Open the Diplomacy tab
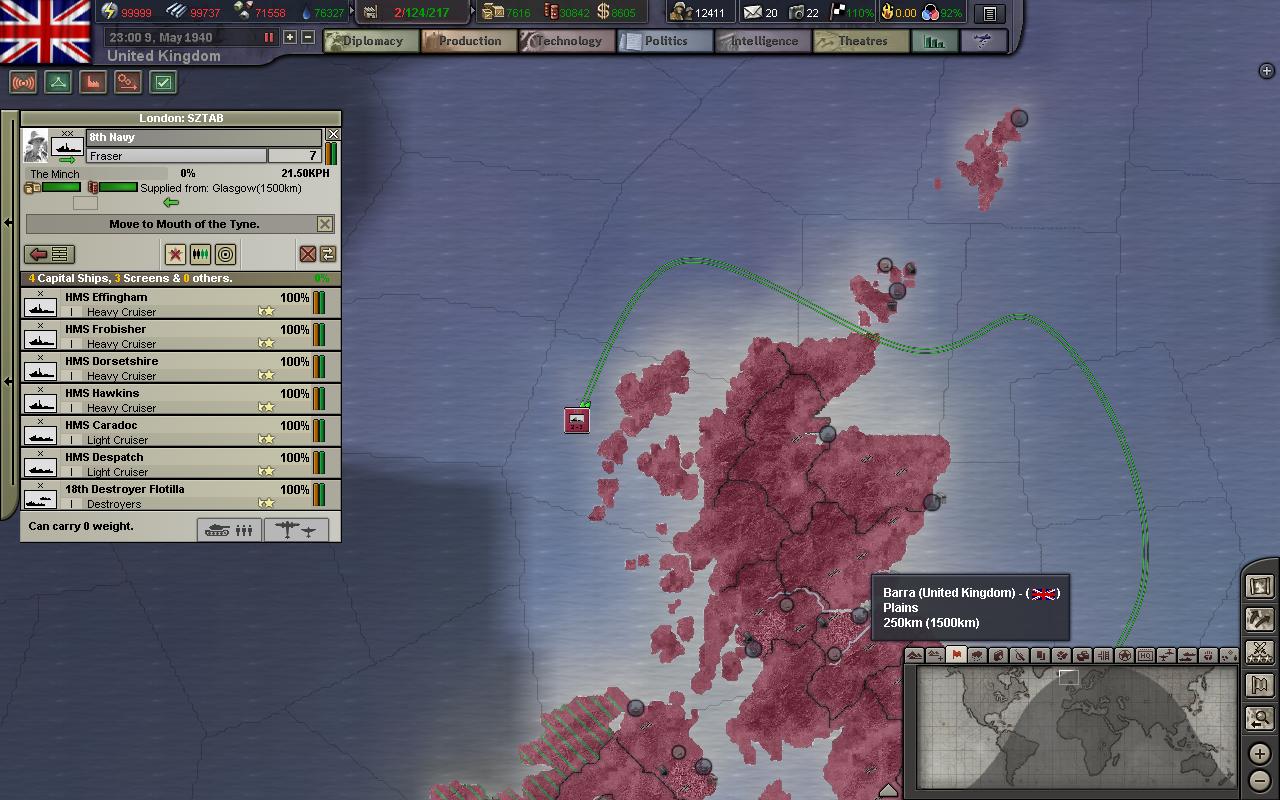The height and width of the screenshot is (800, 1280). coord(366,41)
